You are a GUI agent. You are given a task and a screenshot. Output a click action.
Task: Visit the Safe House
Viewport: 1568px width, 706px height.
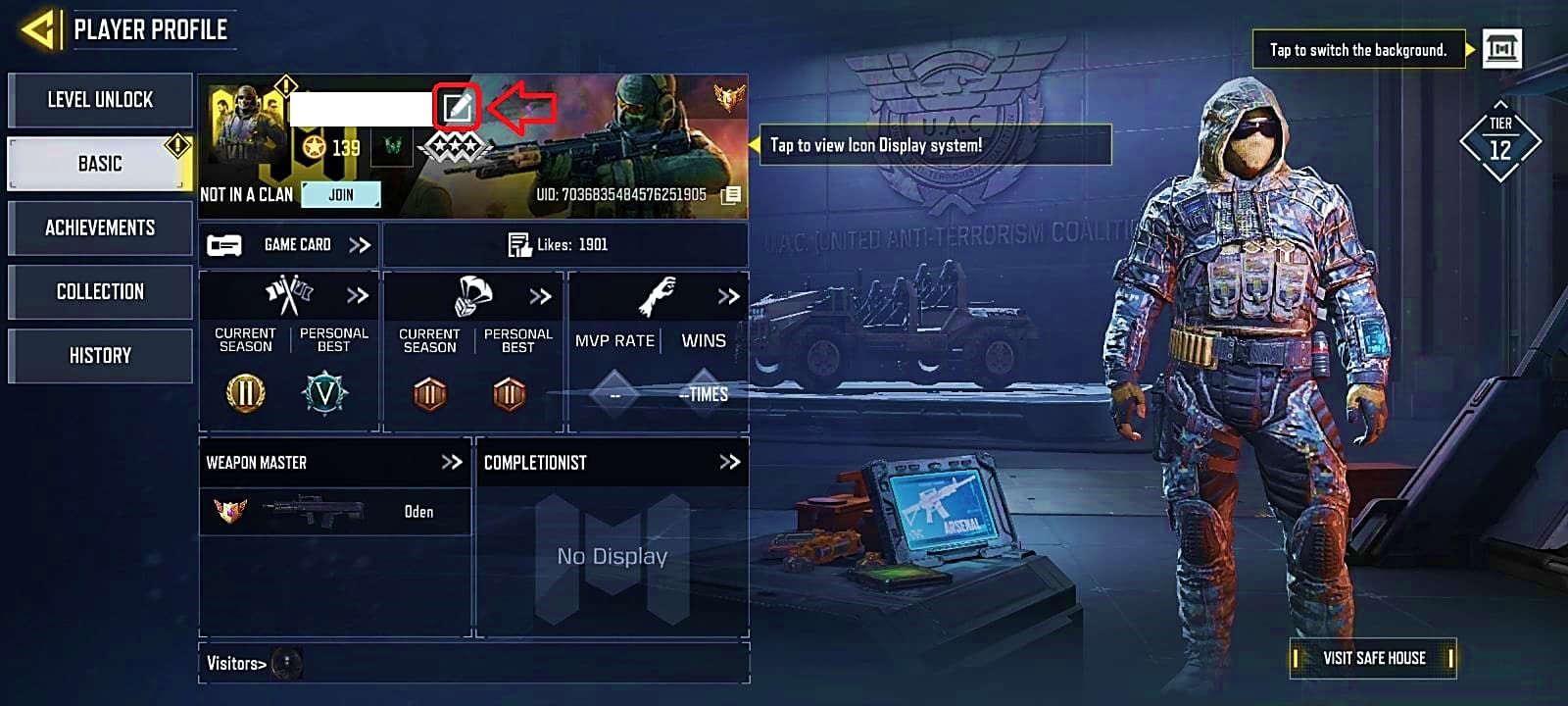(1373, 658)
